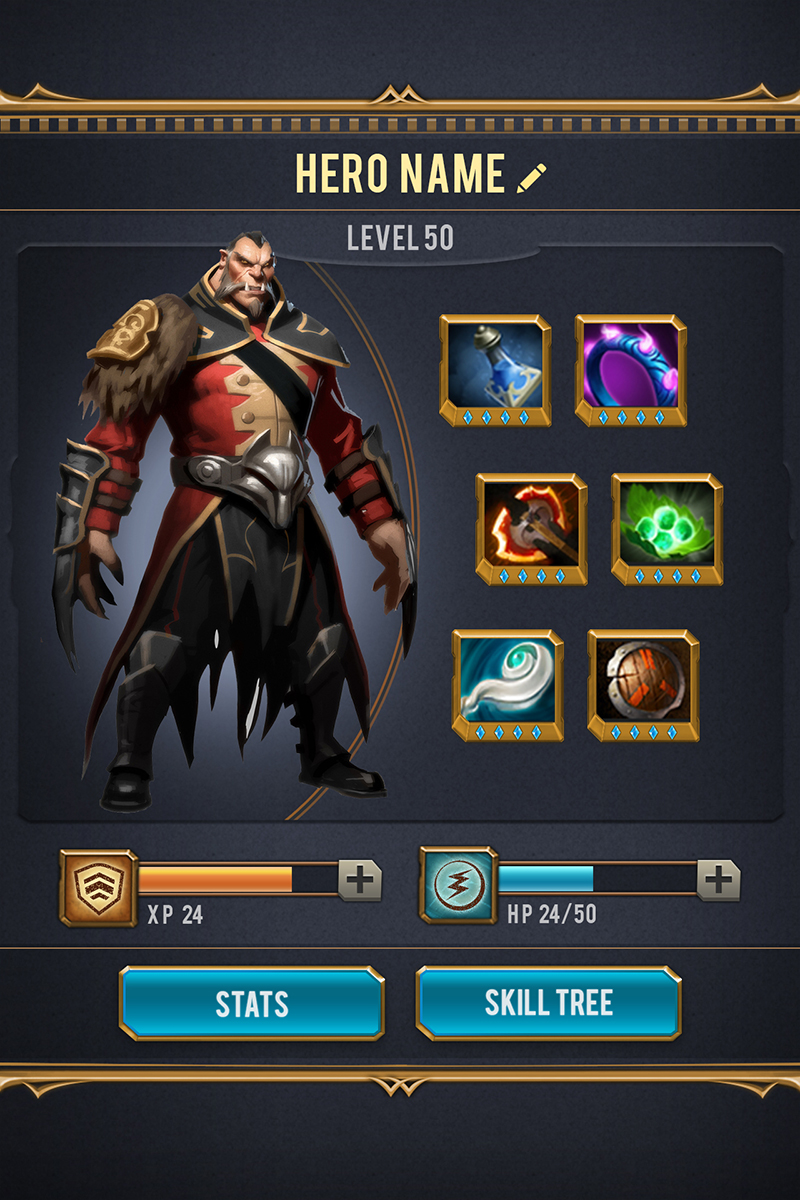800x1200 pixels.
Task: Edit the hero name with the pencil icon
Action: tap(533, 178)
